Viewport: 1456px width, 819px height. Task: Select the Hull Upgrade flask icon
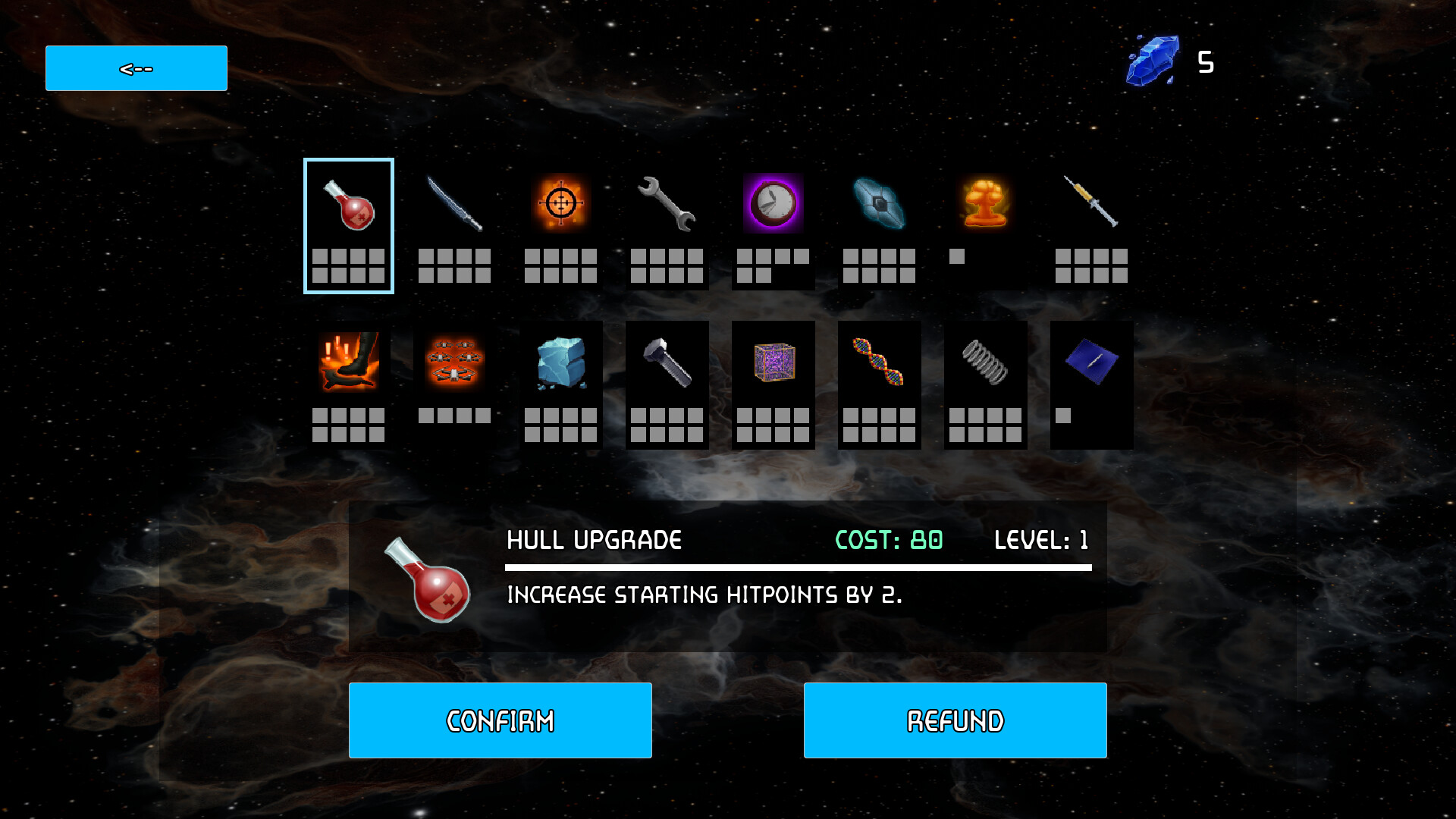click(x=348, y=205)
